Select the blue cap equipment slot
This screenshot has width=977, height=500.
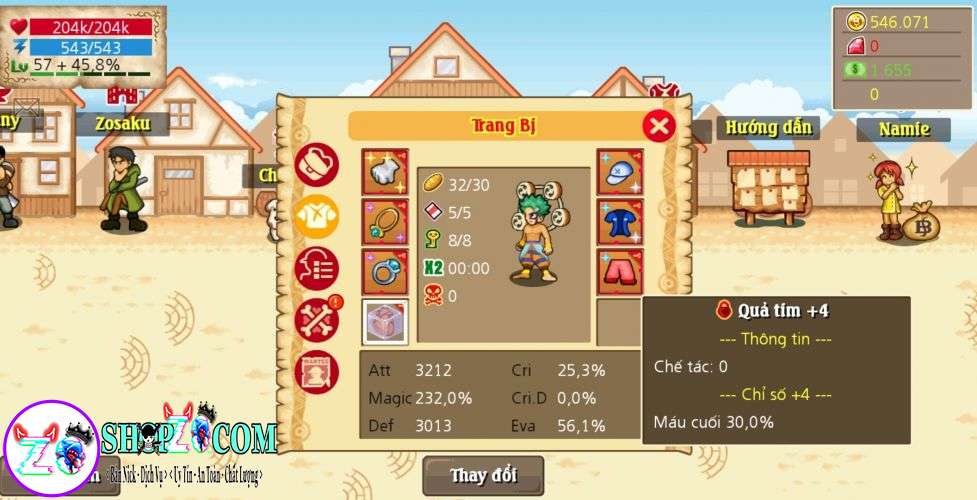(620, 172)
